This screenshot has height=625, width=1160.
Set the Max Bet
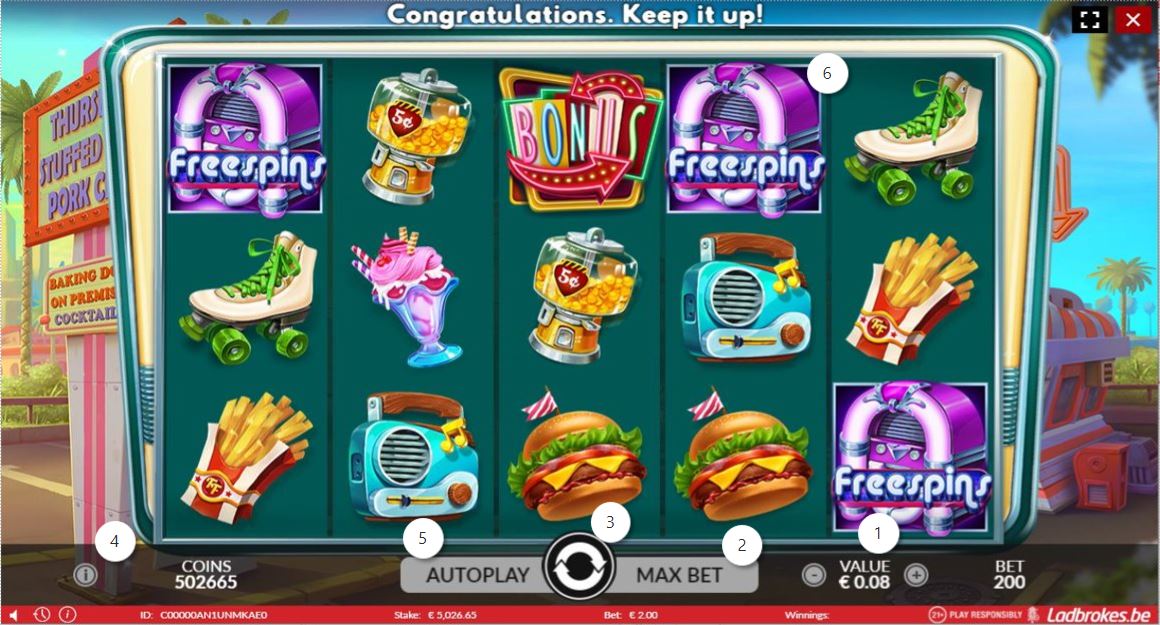[680, 575]
